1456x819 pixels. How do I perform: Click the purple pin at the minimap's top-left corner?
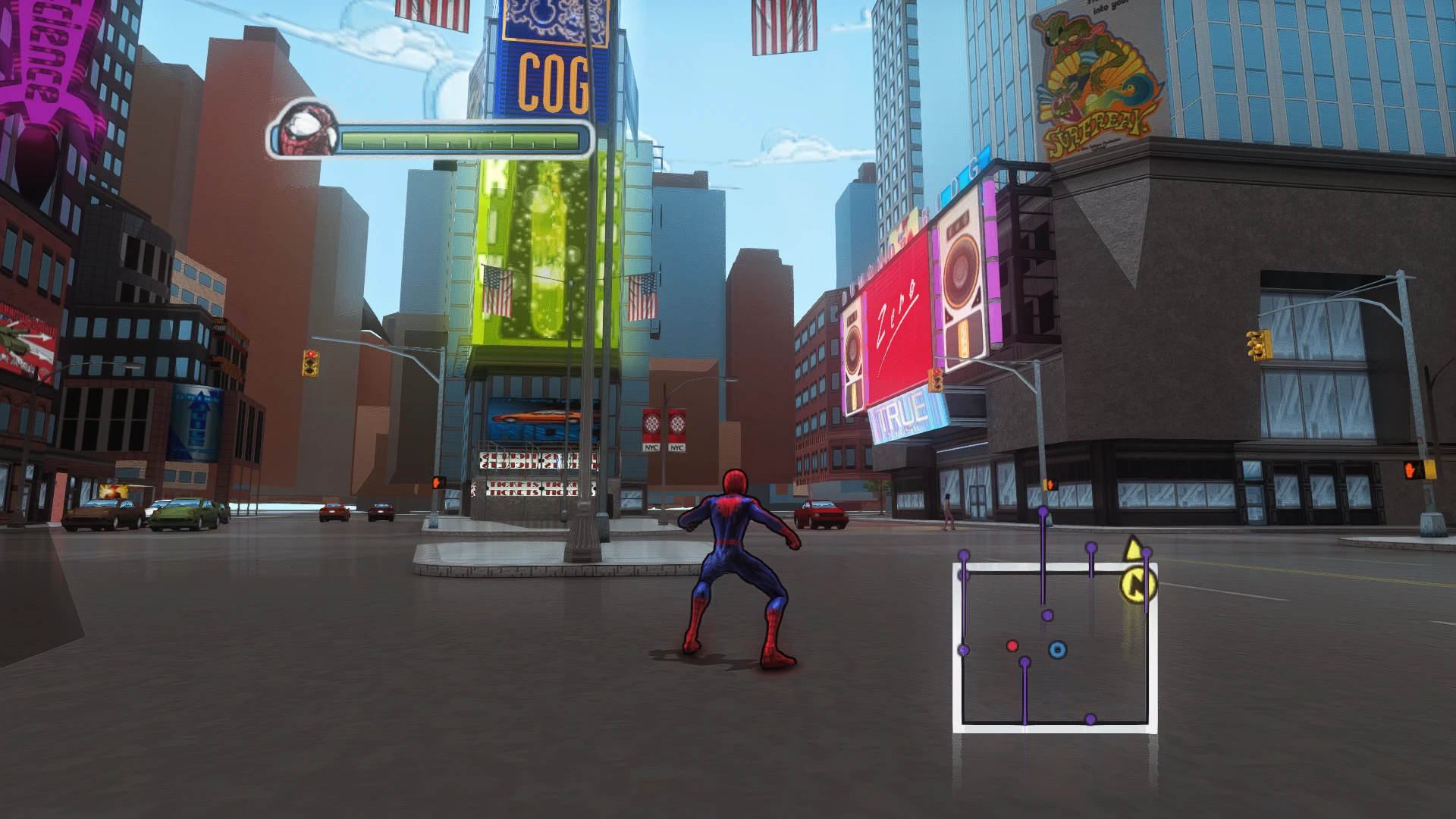[x=964, y=554]
